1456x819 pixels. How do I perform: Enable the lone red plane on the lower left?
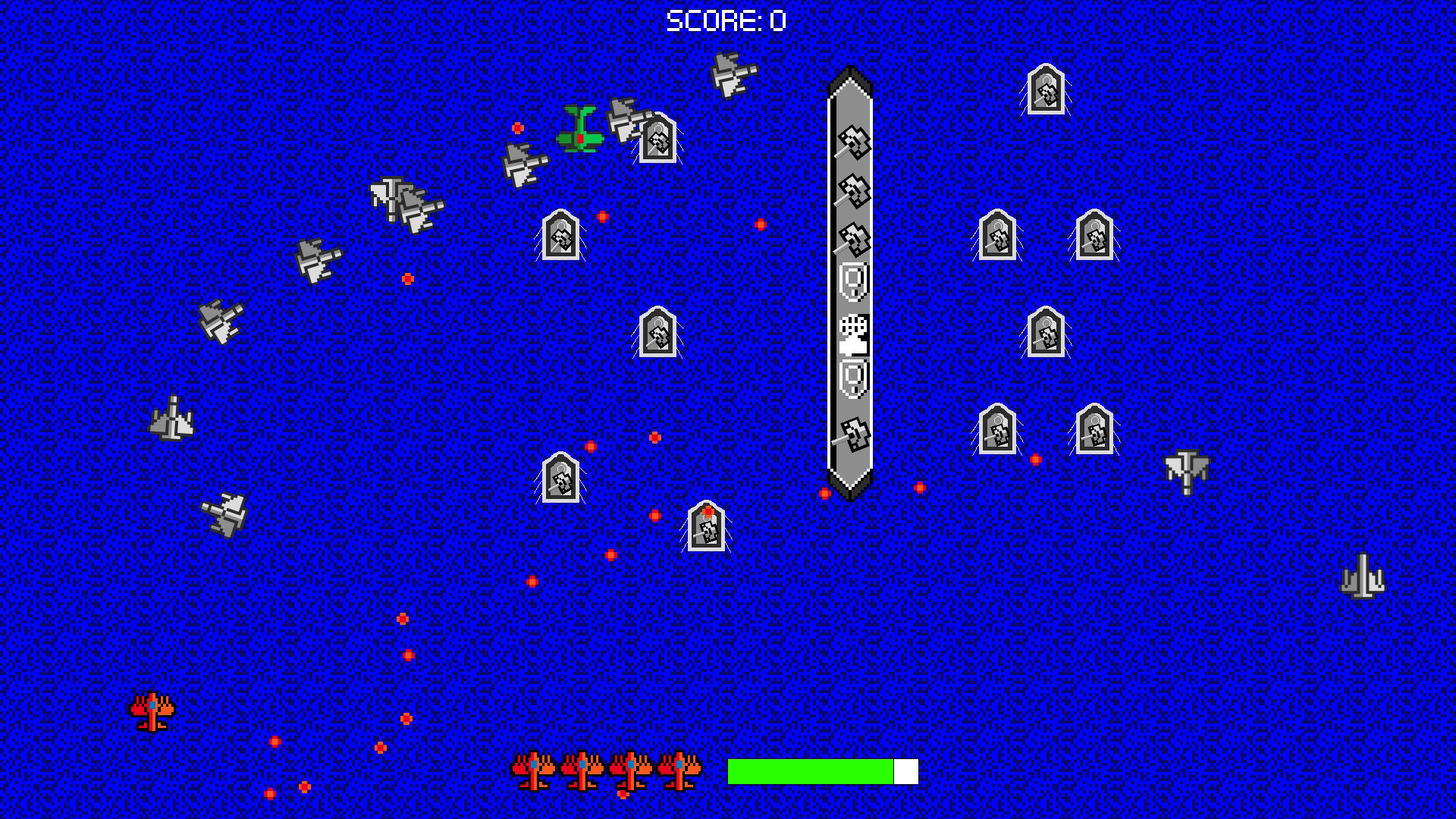click(152, 711)
